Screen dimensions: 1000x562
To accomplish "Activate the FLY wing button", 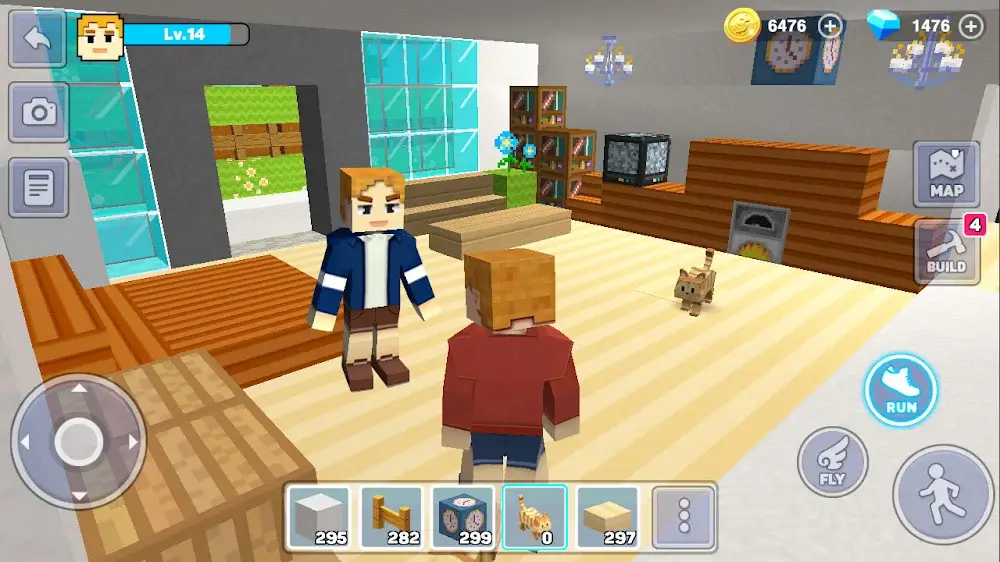I will tap(832, 462).
